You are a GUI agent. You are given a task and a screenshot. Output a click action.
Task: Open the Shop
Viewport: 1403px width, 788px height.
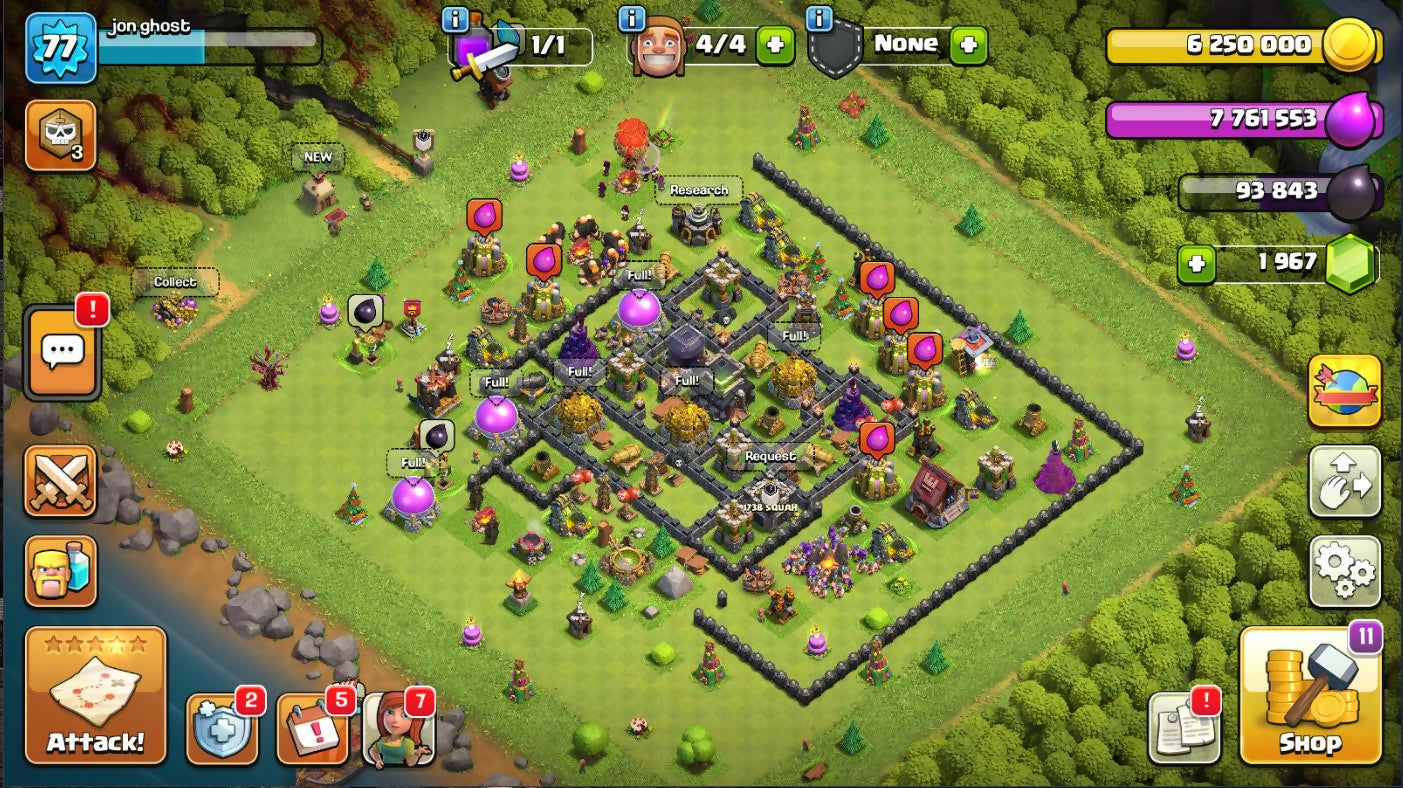pos(1310,696)
